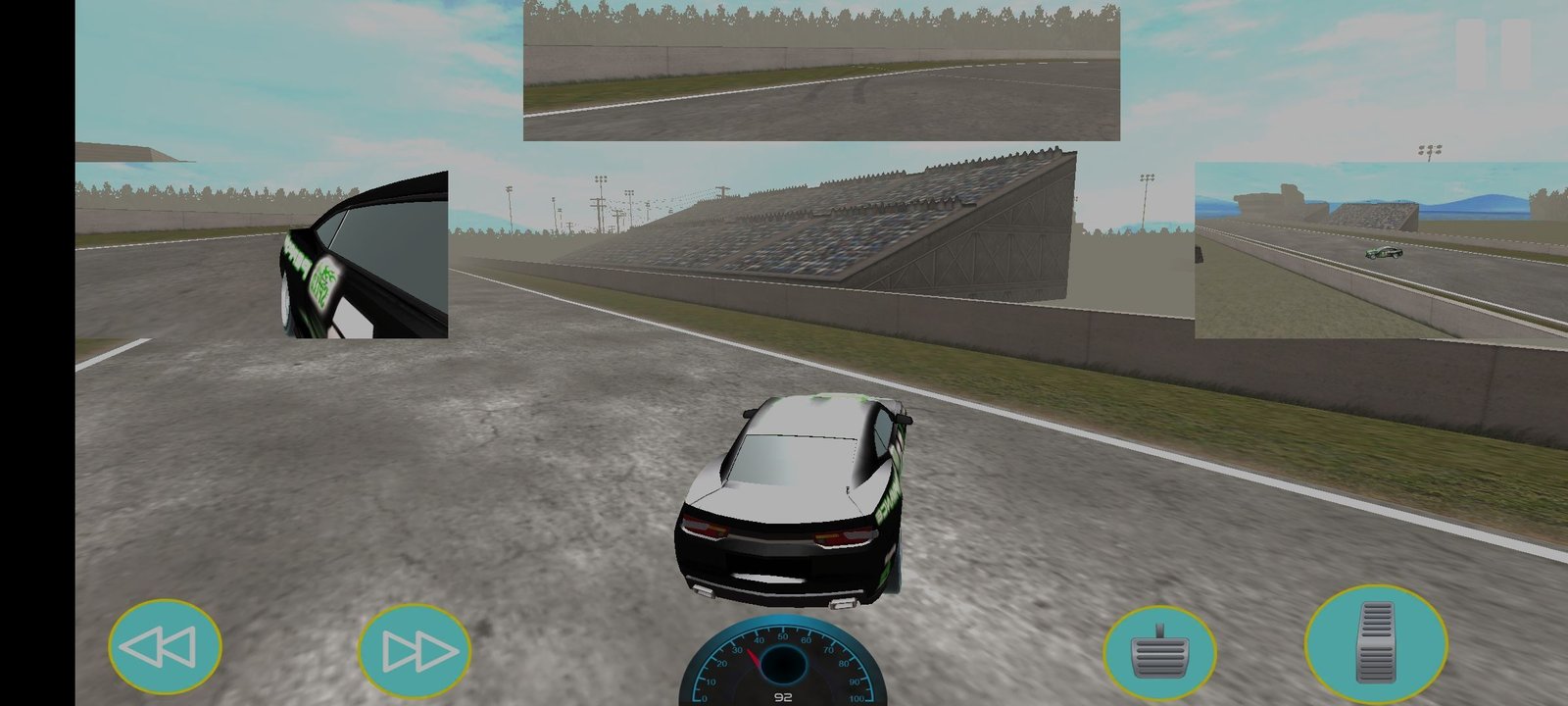Tap the steer right arrow button
Image resolution: width=1568 pixels, height=706 pixels.
pos(415,649)
